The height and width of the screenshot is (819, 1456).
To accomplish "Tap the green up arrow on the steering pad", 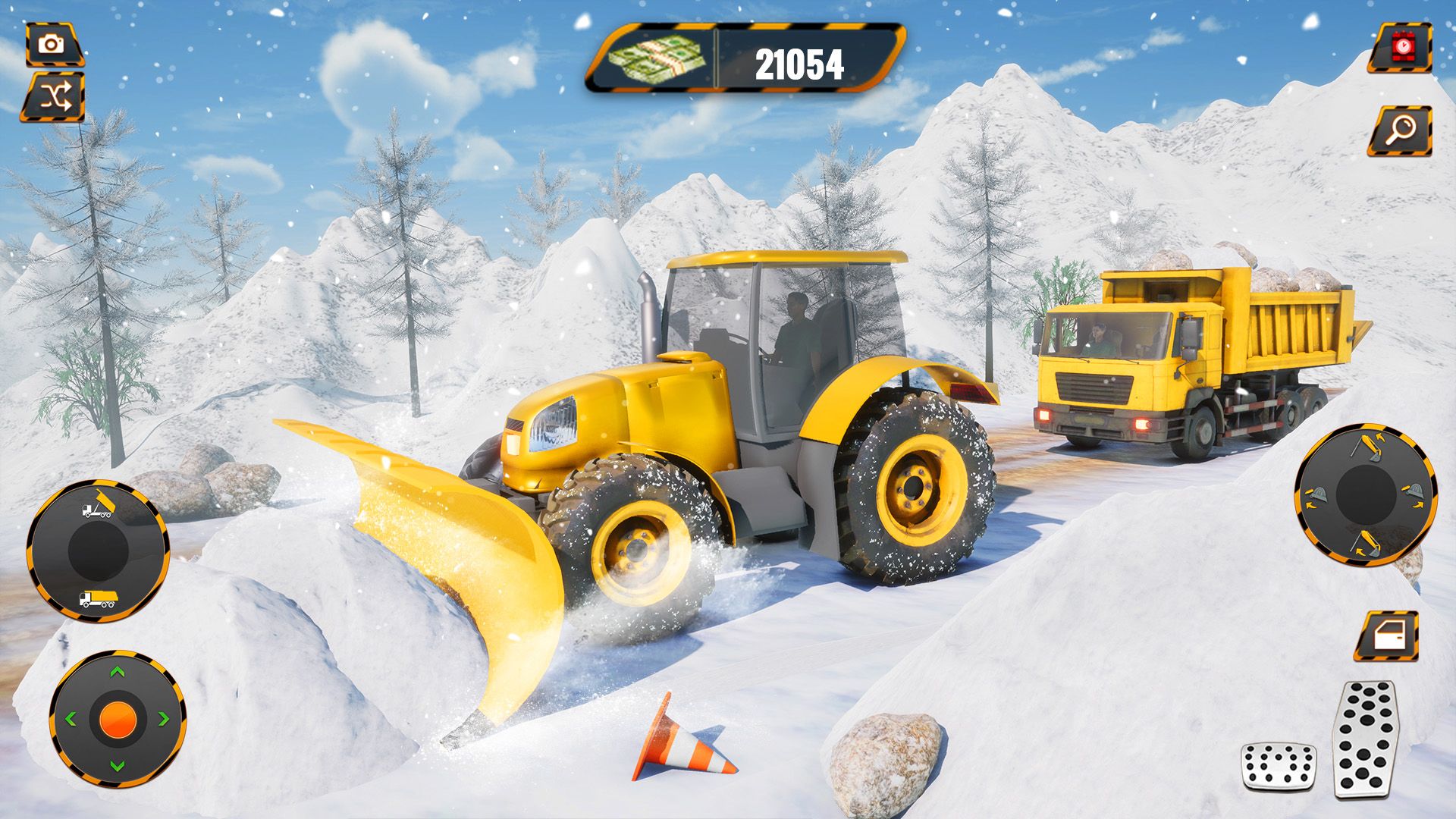I will click(118, 673).
